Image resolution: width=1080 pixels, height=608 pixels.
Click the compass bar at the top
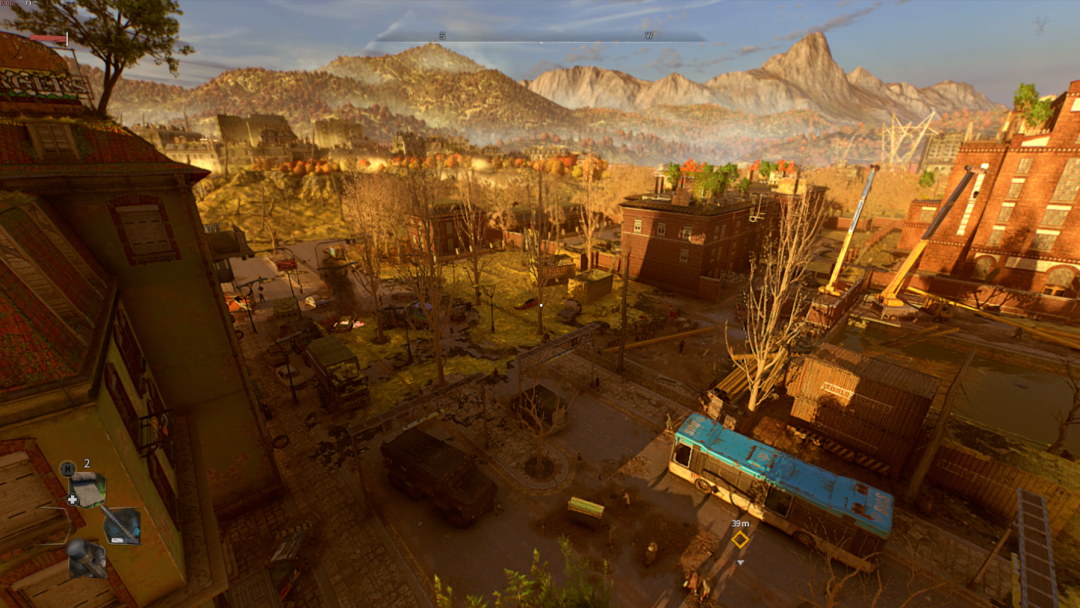click(x=540, y=38)
